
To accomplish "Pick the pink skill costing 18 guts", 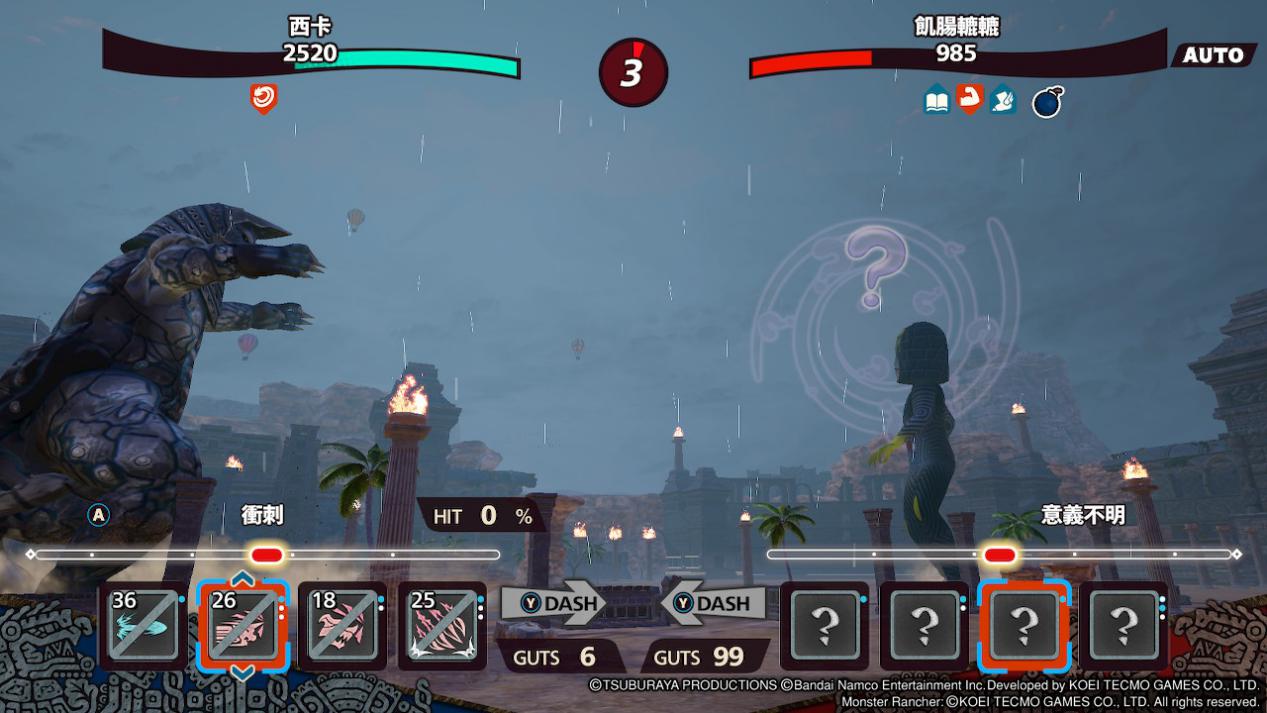I will (x=342, y=625).
